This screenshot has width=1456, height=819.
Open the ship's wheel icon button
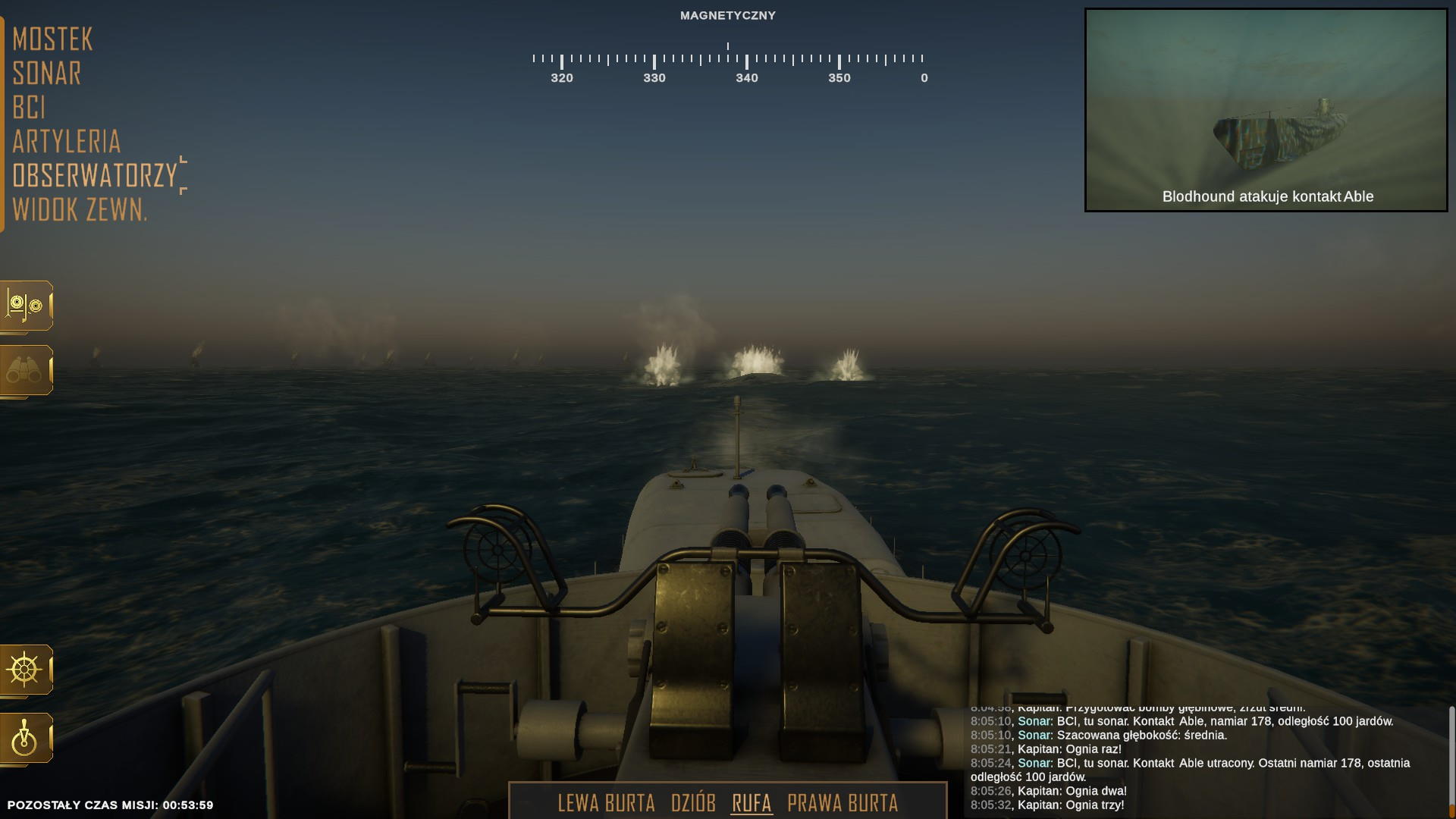pos(26,670)
